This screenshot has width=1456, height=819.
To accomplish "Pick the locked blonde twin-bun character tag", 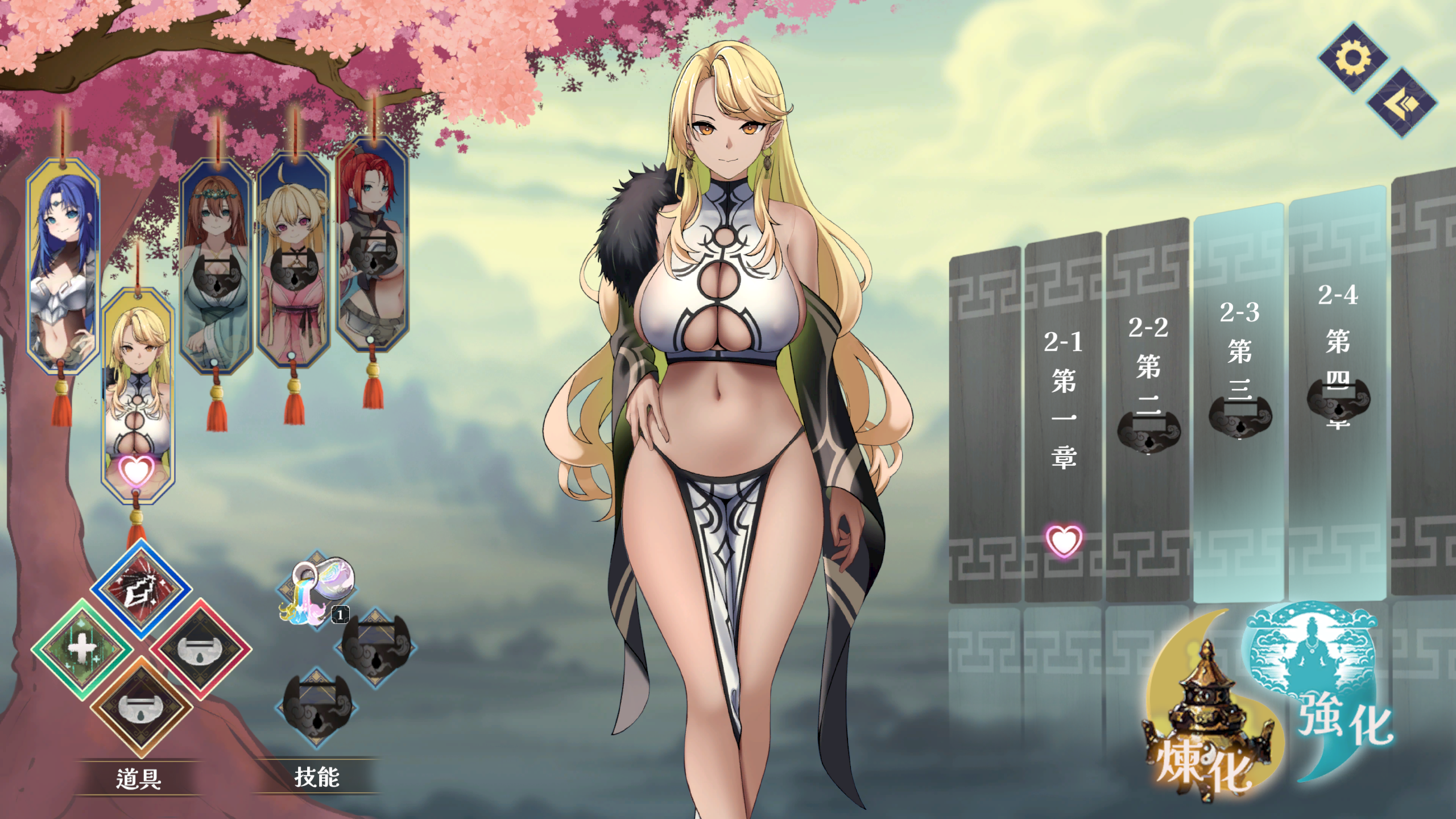I will pyautogui.click(x=293, y=259).
